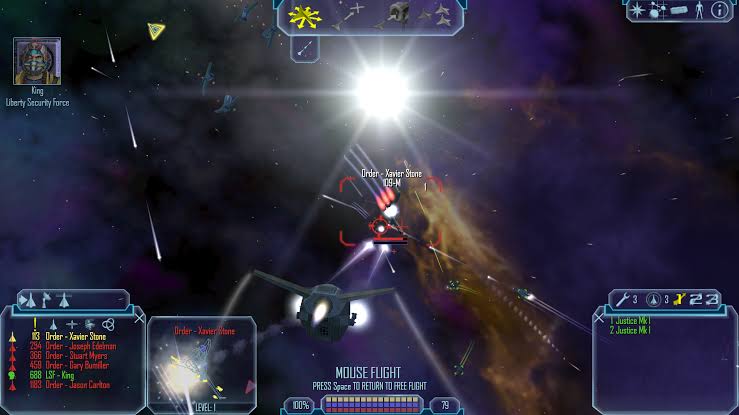Show the reputation figure icon
The height and width of the screenshot is (415, 739).
click(698, 10)
